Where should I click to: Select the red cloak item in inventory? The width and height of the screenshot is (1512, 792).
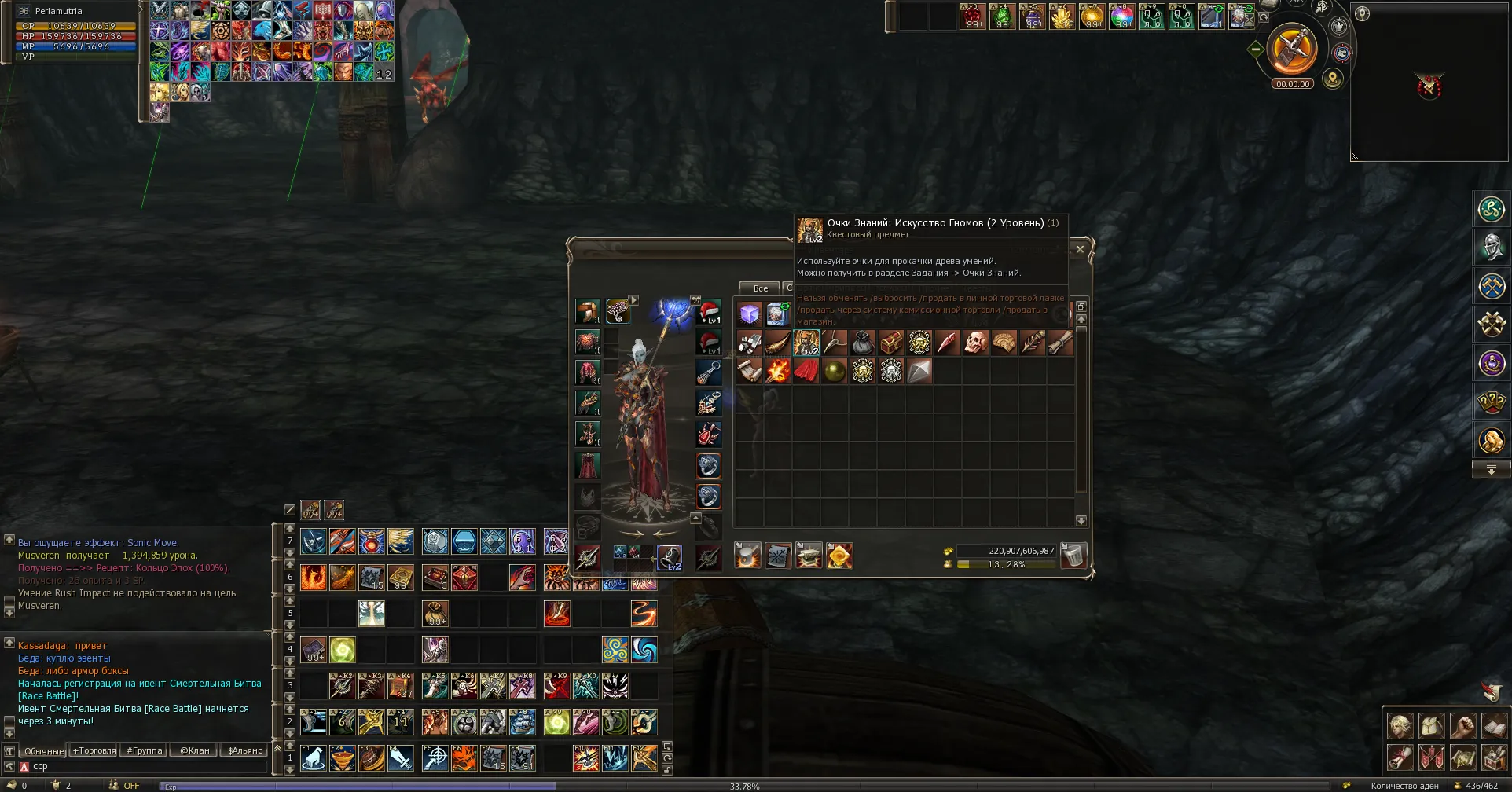[x=806, y=371]
